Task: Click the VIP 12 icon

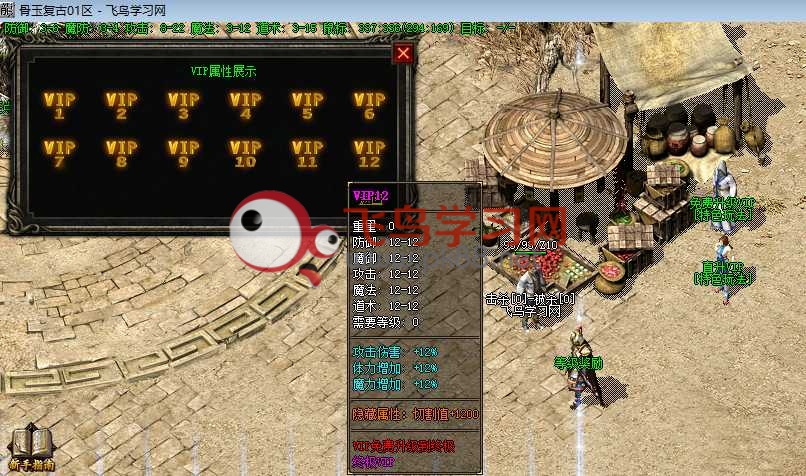Action: [x=370, y=154]
